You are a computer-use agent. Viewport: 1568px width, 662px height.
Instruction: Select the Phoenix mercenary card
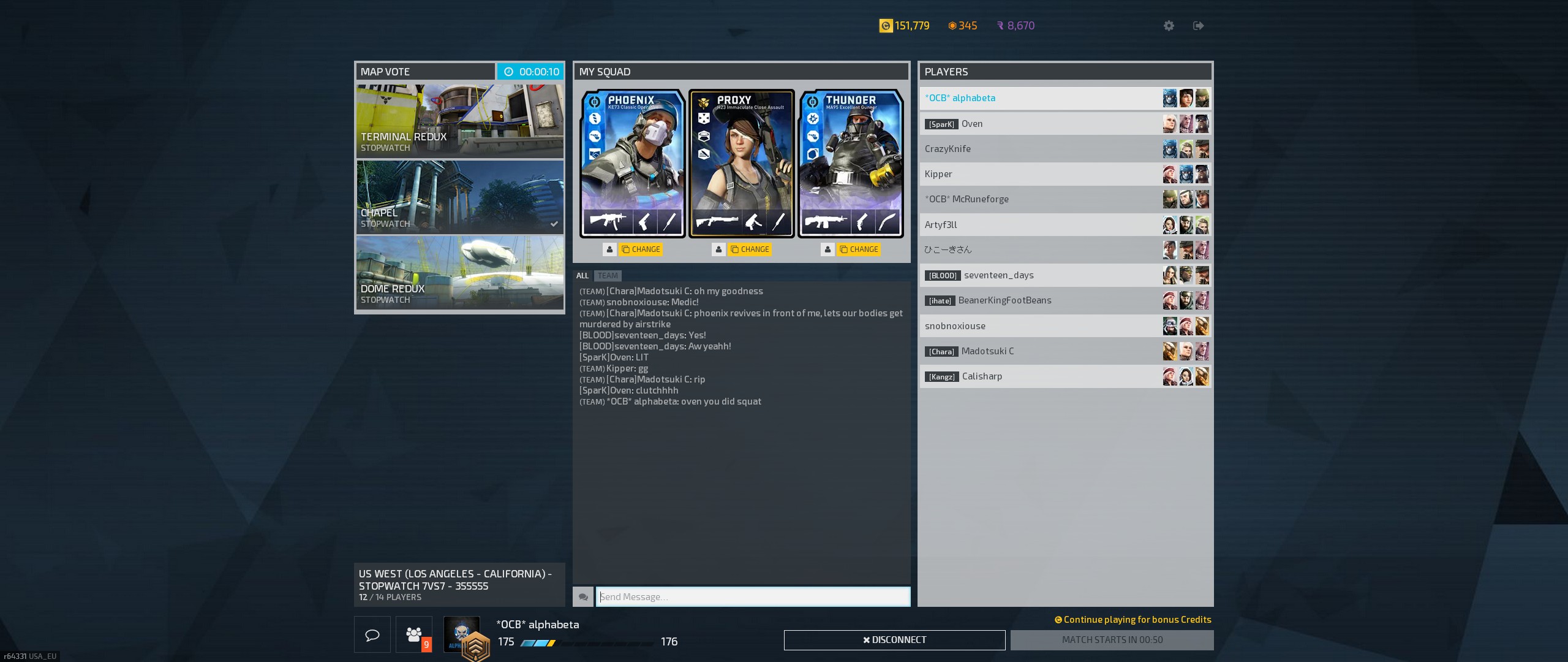(632, 163)
